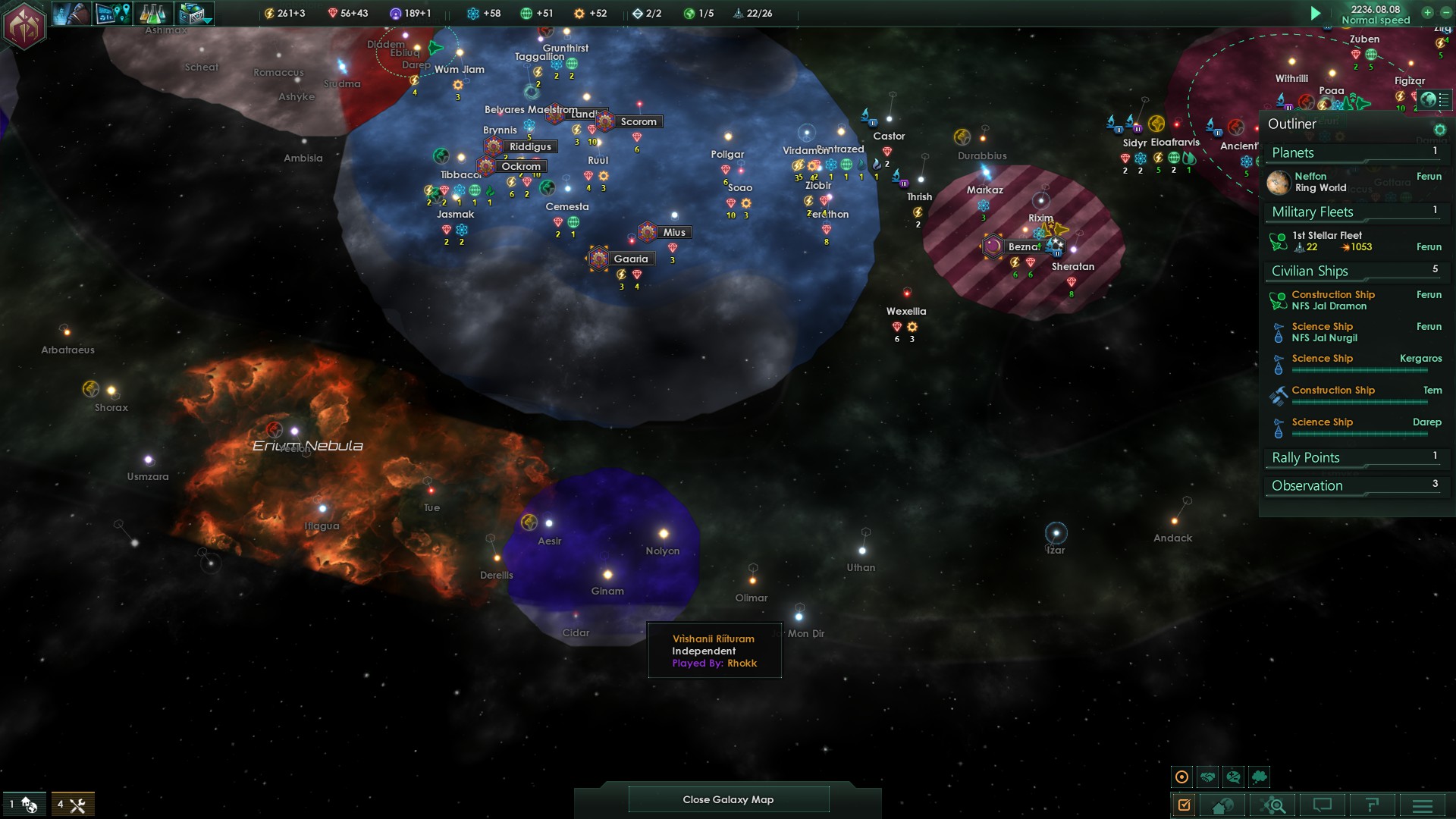Close the galaxy map
Viewport: 1456px width, 819px height.
pyautogui.click(x=728, y=799)
